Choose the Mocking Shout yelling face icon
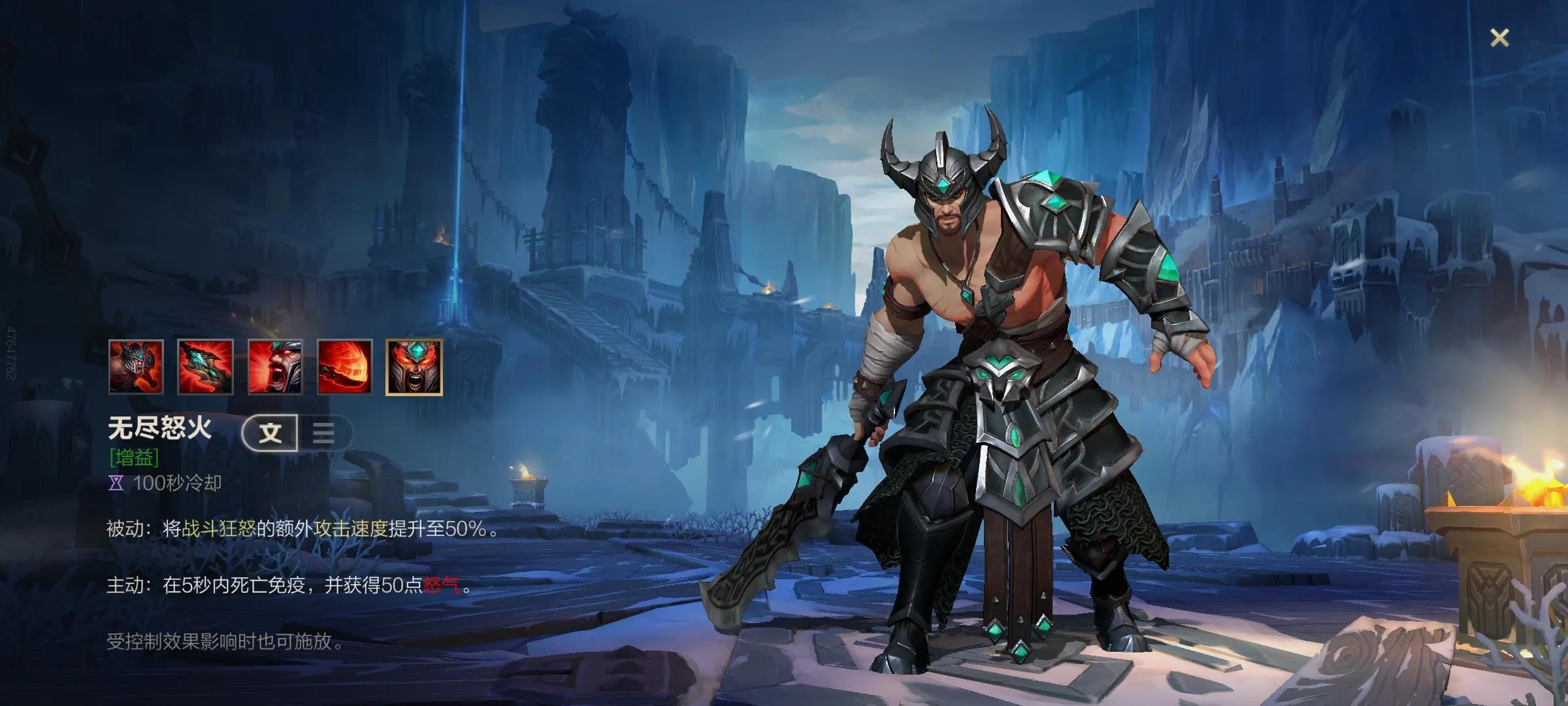Image resolution: width=1568 pixels, height=706 pixels. pos(275,367)
